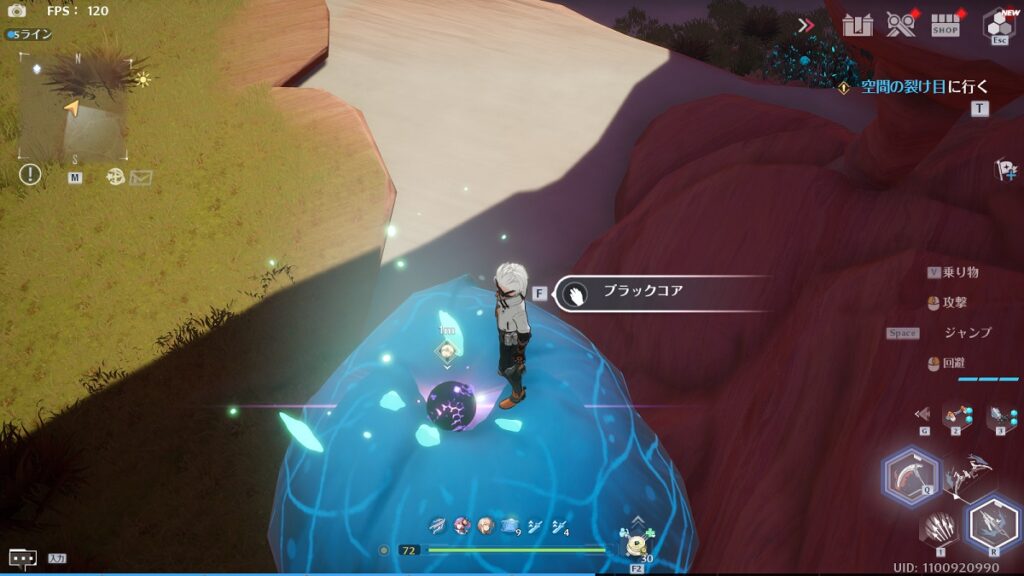
Task: Switch to the scythe weapon slot
Action: tap(911, 476)
